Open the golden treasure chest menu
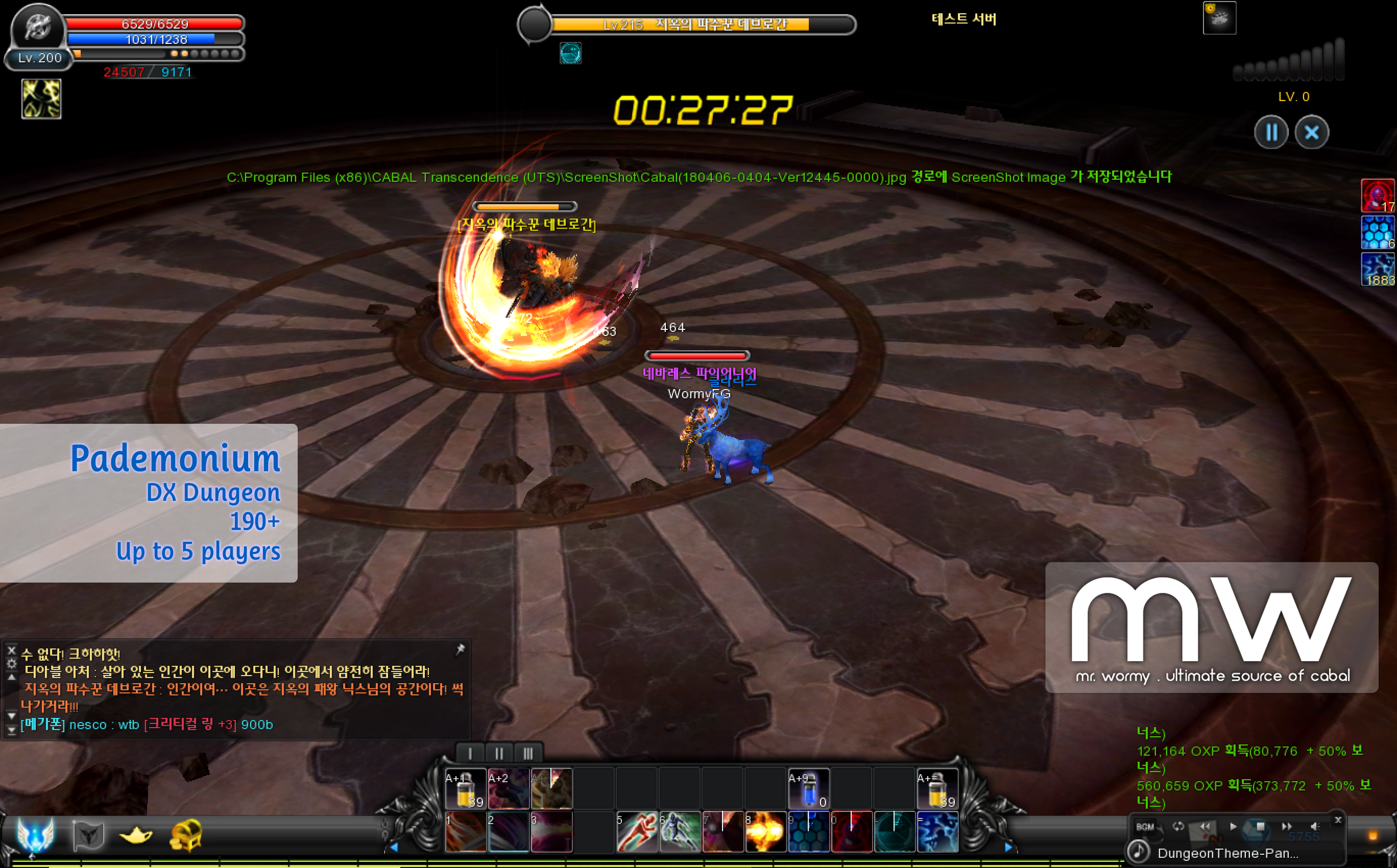Screen dimensions: 1397x868 point(186,835)
